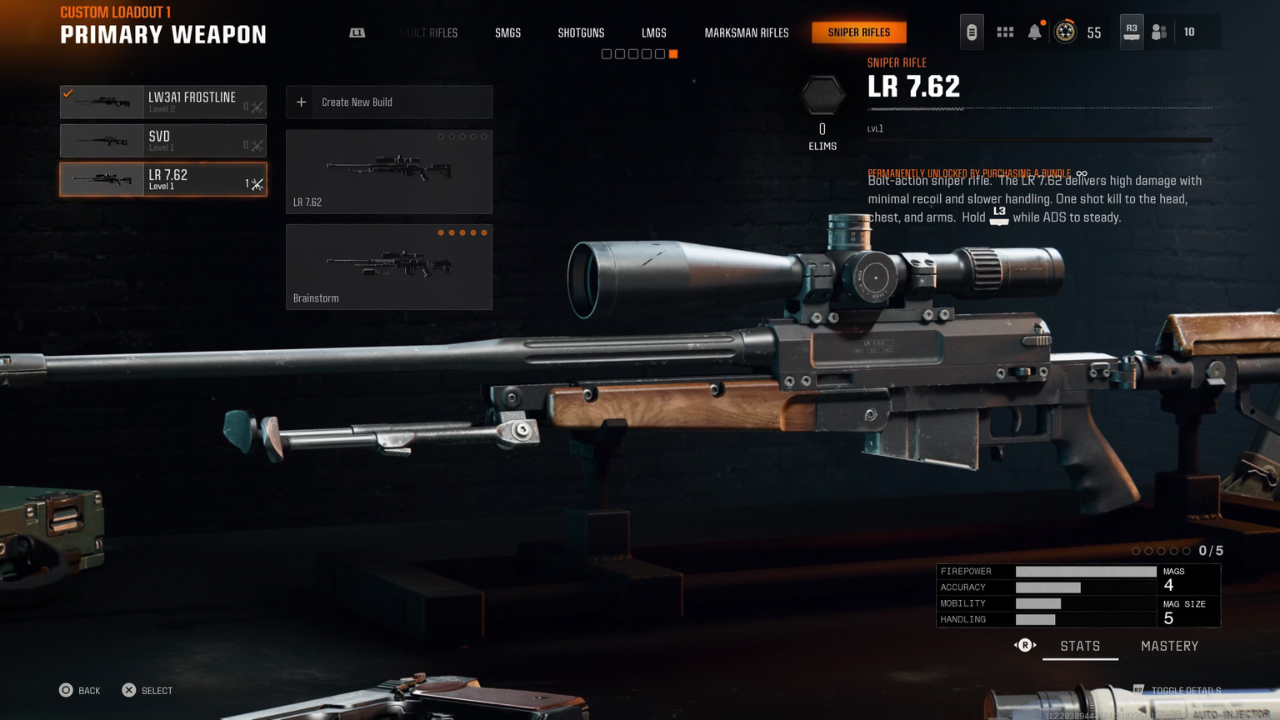Open the Mastery tab
Image resolution: width=1280 pixels, height=720 pixels.
(1169, 646)
